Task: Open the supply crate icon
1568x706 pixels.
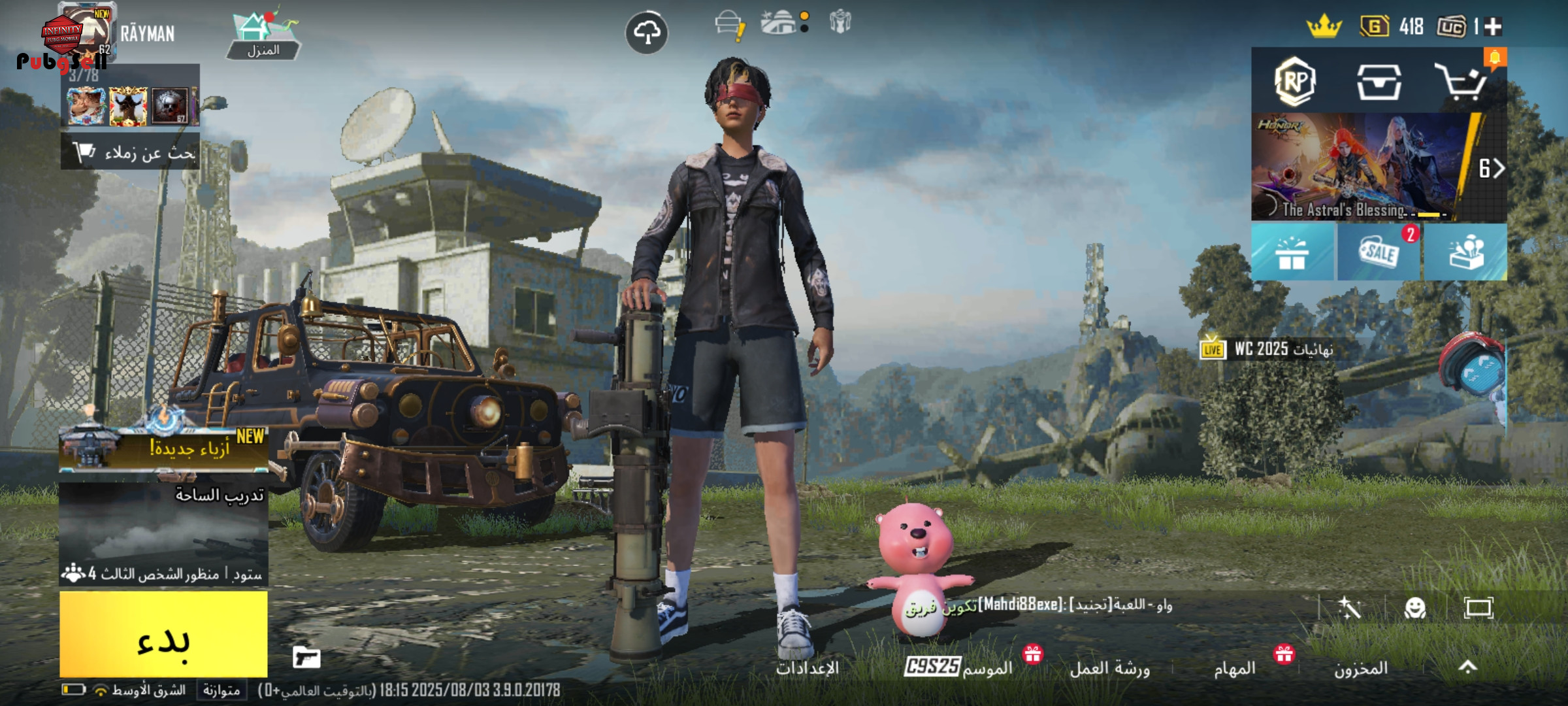Action: [1379, 82]
